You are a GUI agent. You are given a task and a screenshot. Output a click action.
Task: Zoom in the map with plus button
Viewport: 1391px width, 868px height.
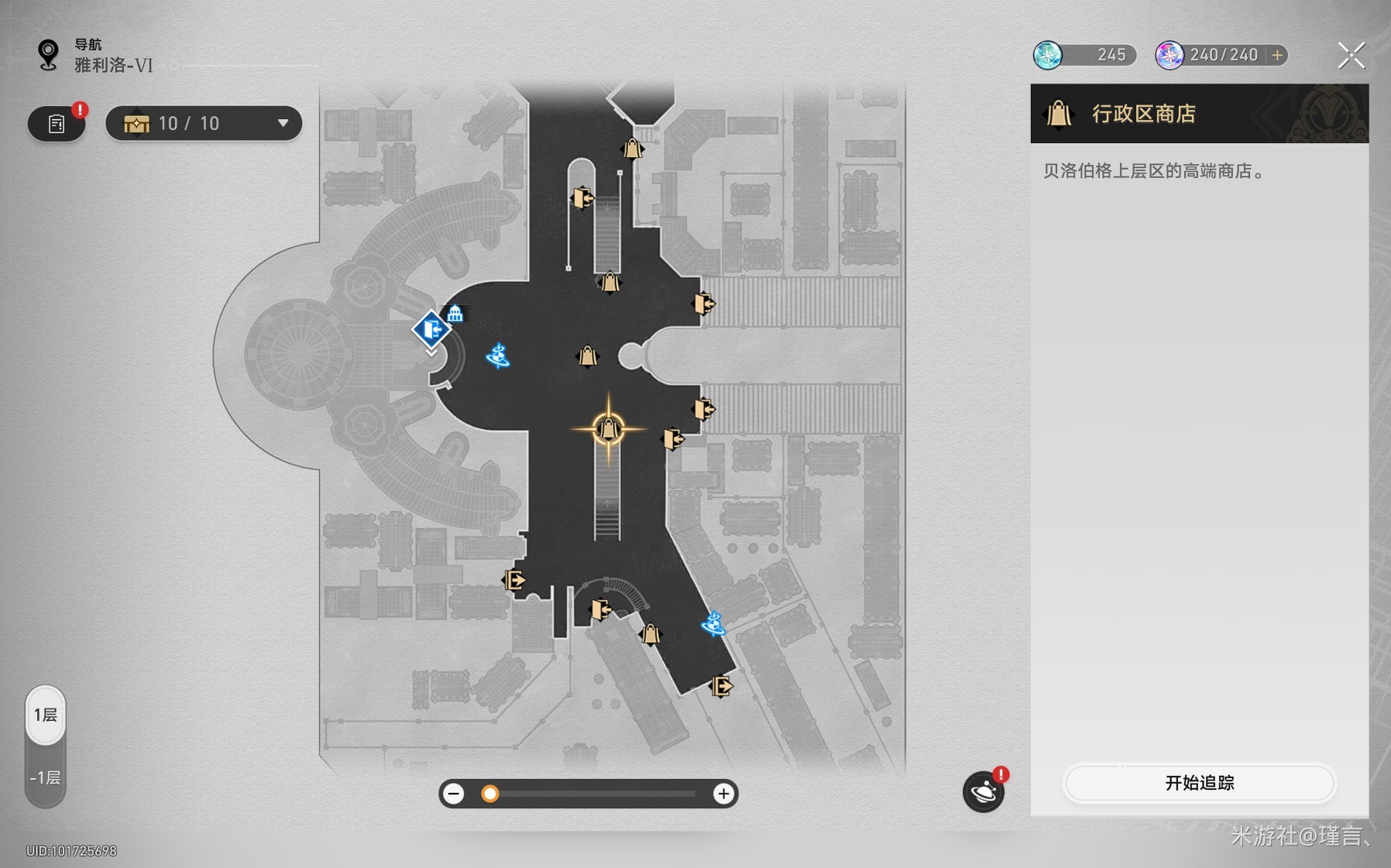tap(723, 794)
